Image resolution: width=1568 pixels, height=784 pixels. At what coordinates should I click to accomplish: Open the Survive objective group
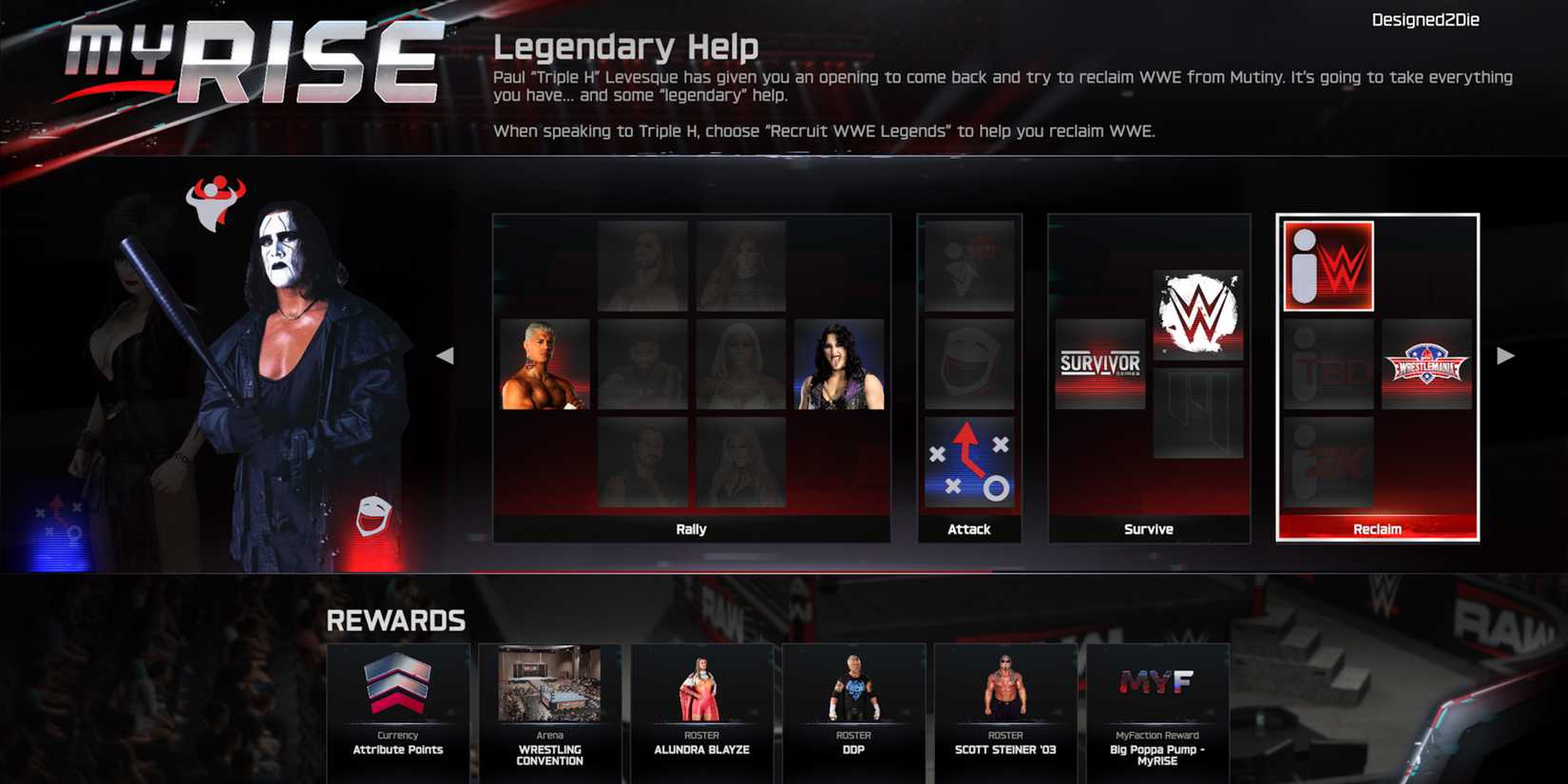pyautogui.click(x=1148, y=529)
